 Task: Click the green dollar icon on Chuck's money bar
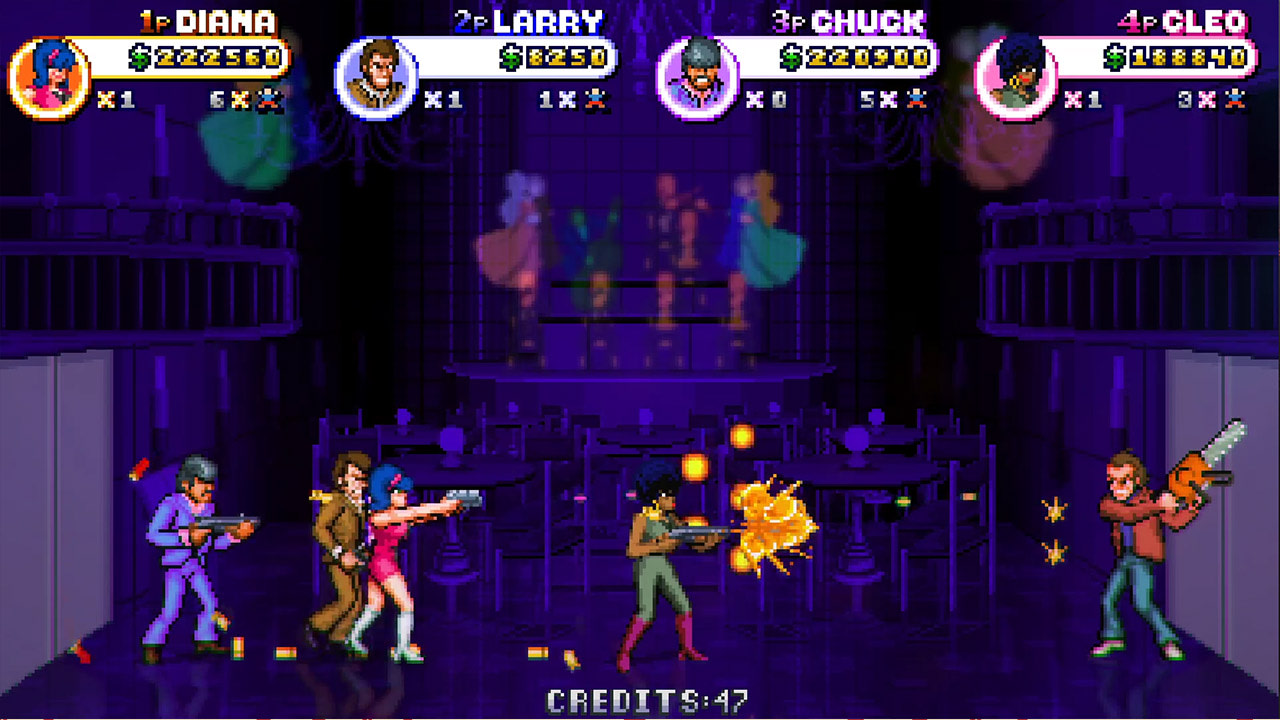click(793, 57)
